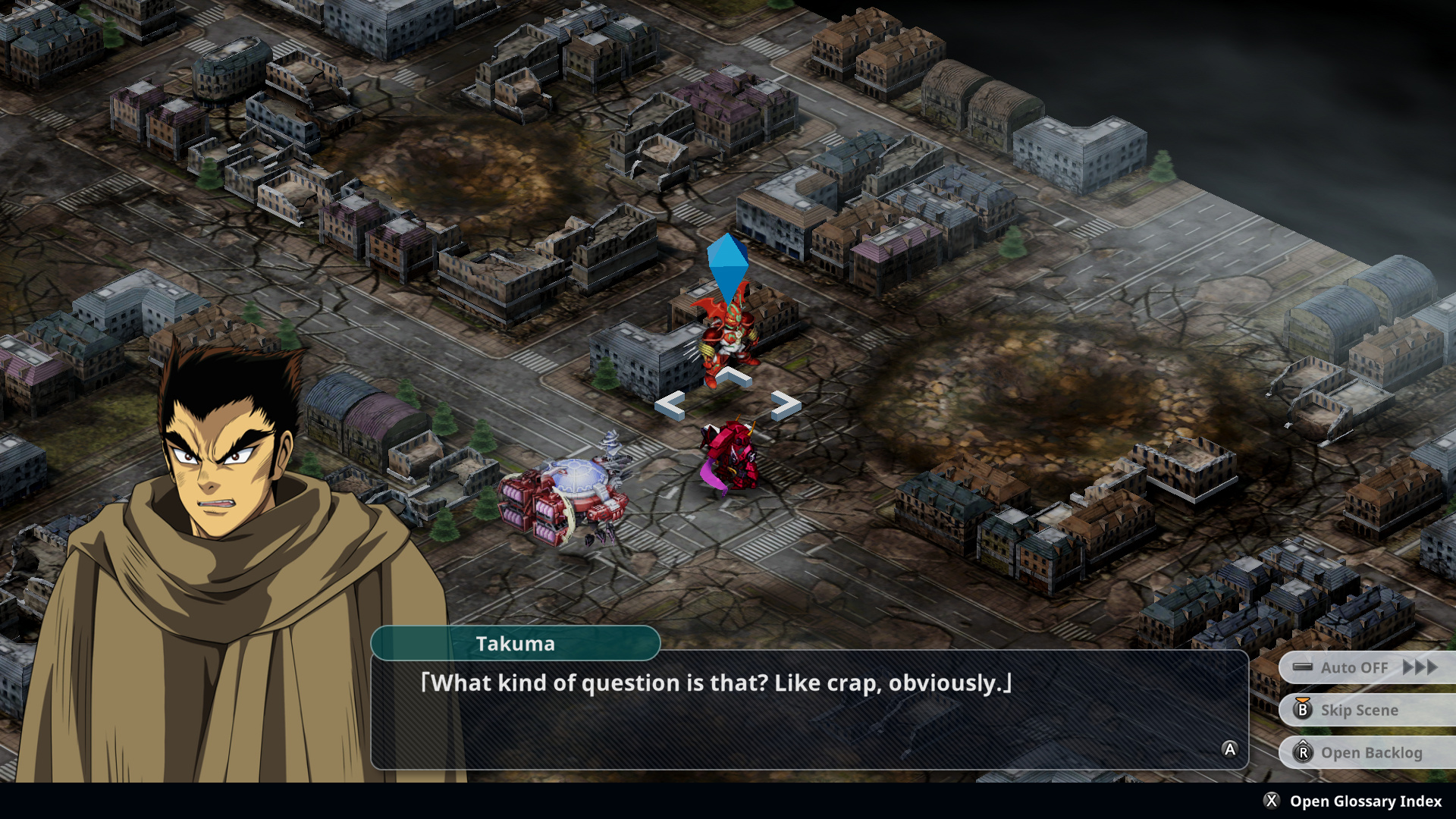Skip Scene to end the dialogue

click(x=1358, y=710)
